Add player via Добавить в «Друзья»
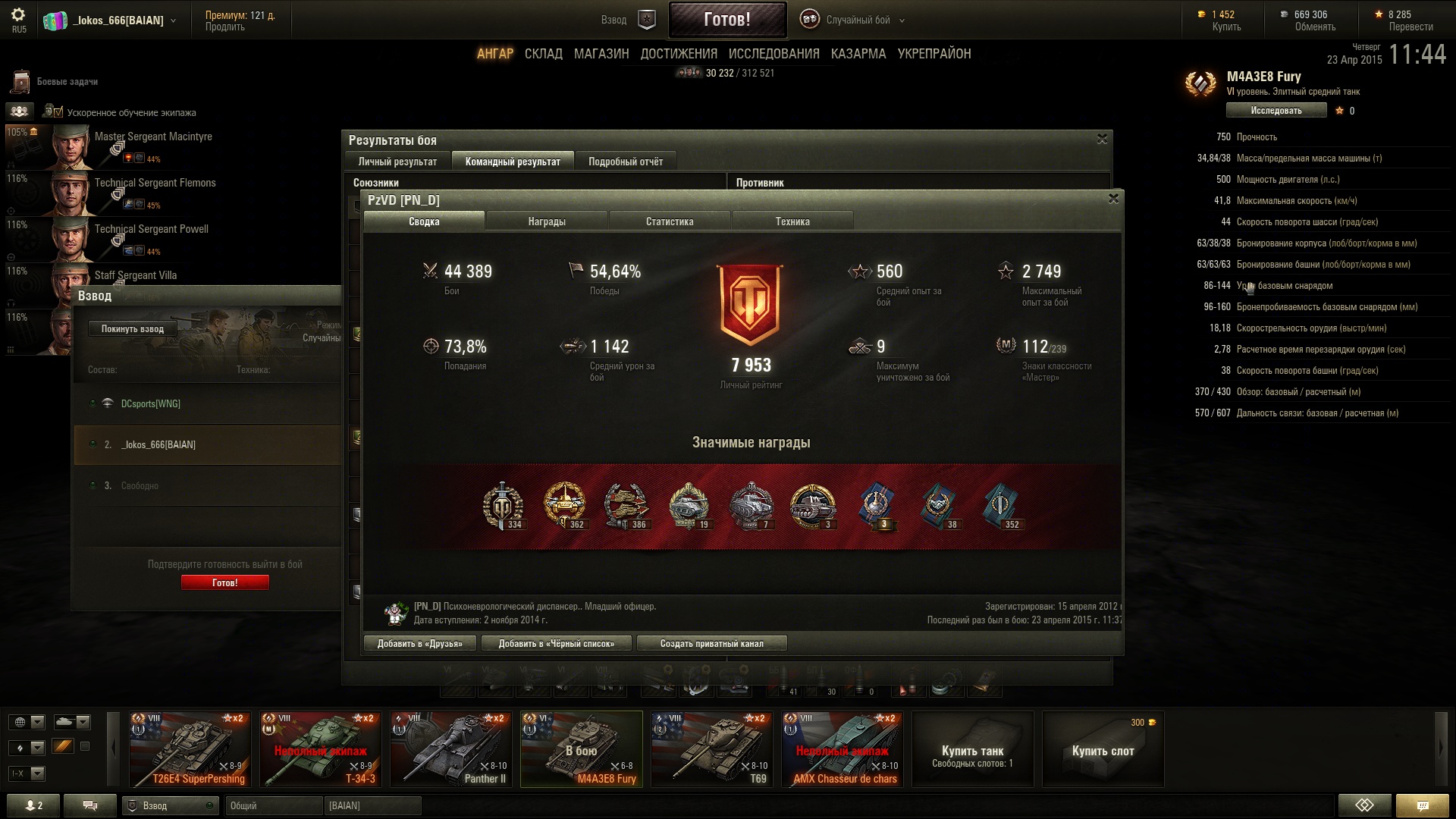 [419, 644]
